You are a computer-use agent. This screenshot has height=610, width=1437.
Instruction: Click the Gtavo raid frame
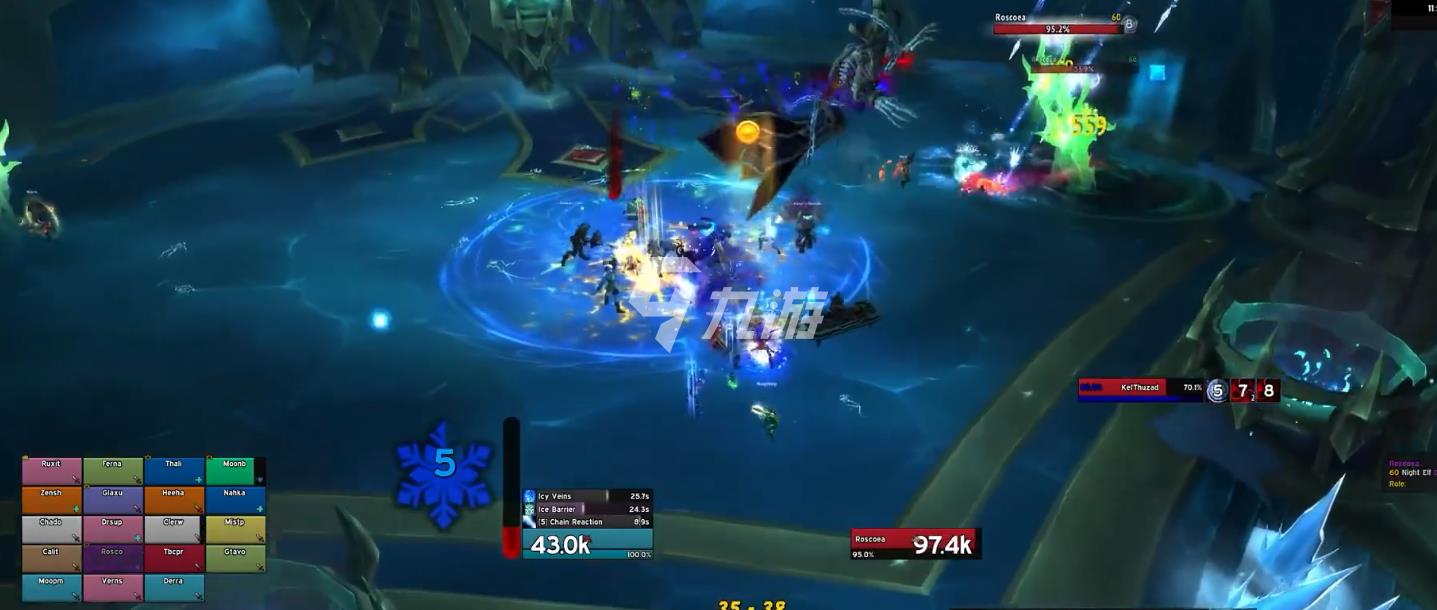[235, 558]
